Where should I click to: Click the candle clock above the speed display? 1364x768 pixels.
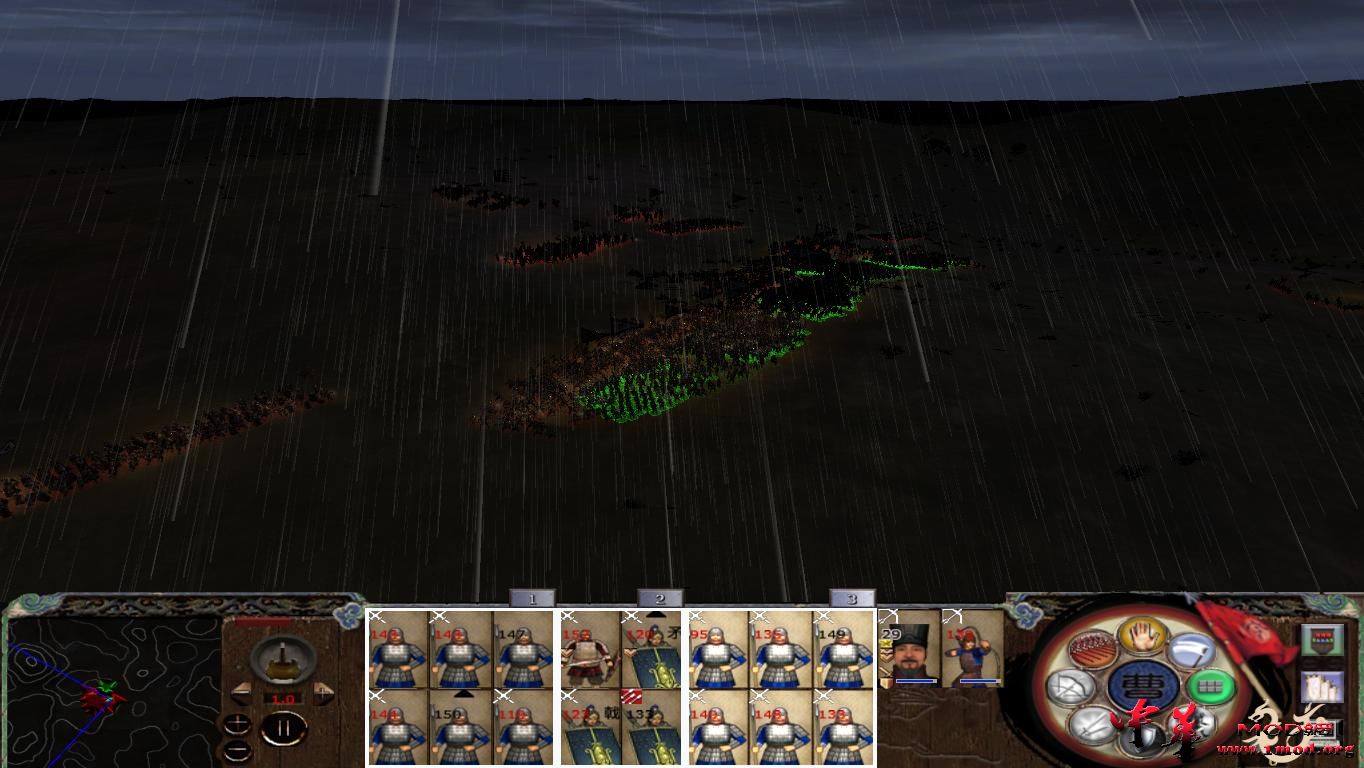[x=282, y=660]
